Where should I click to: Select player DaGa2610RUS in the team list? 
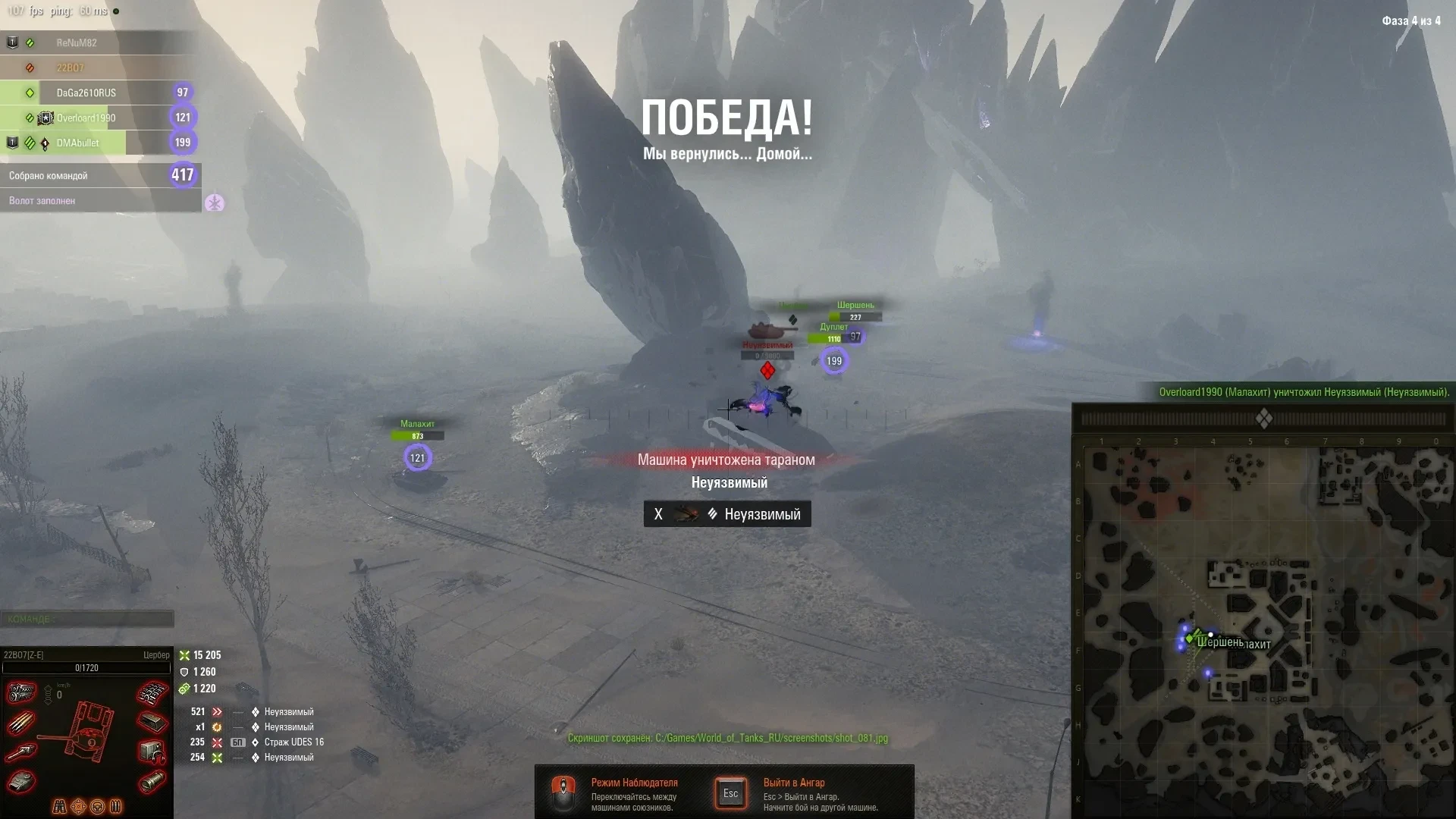(86, 93)
